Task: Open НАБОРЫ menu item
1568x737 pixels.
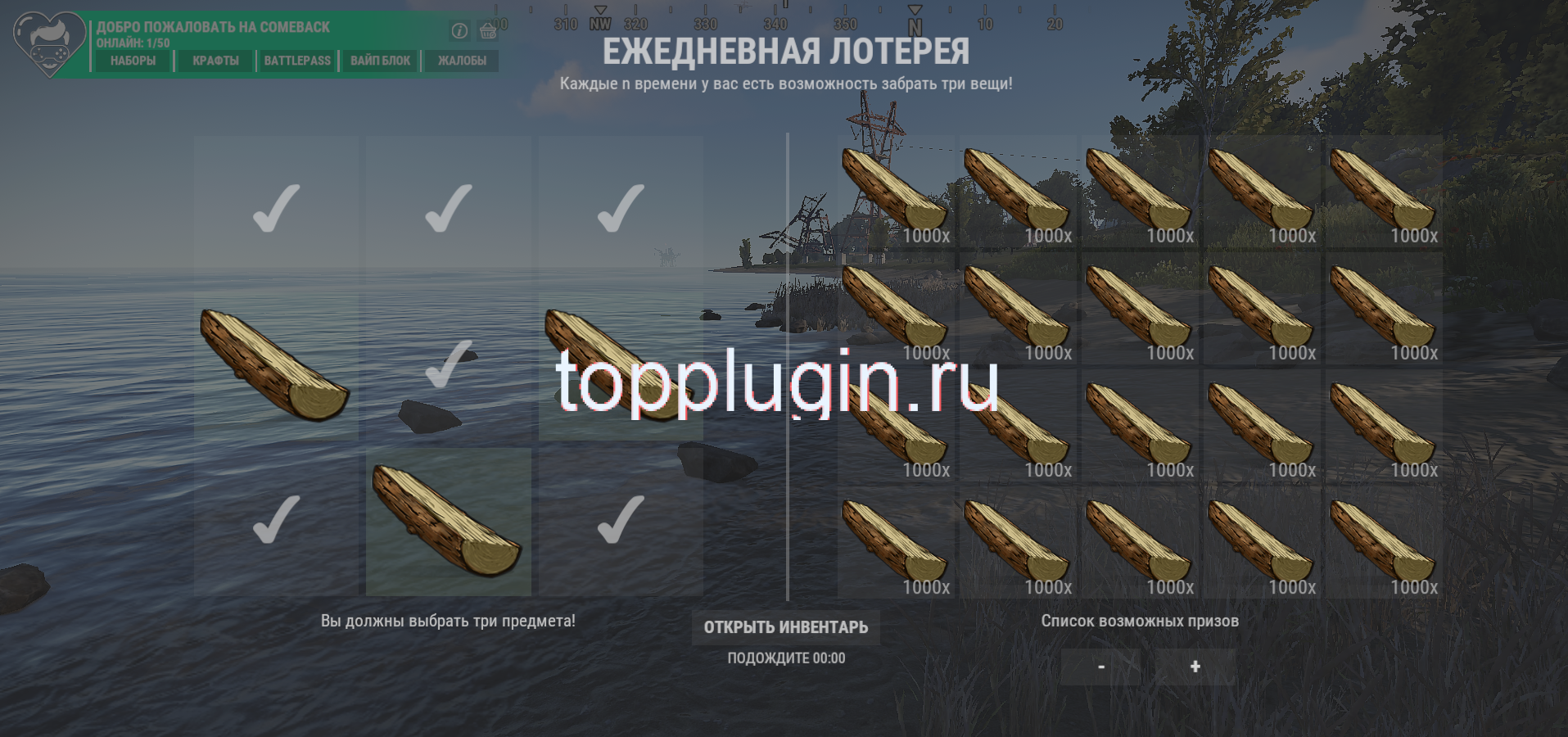Action: (132, 60)
